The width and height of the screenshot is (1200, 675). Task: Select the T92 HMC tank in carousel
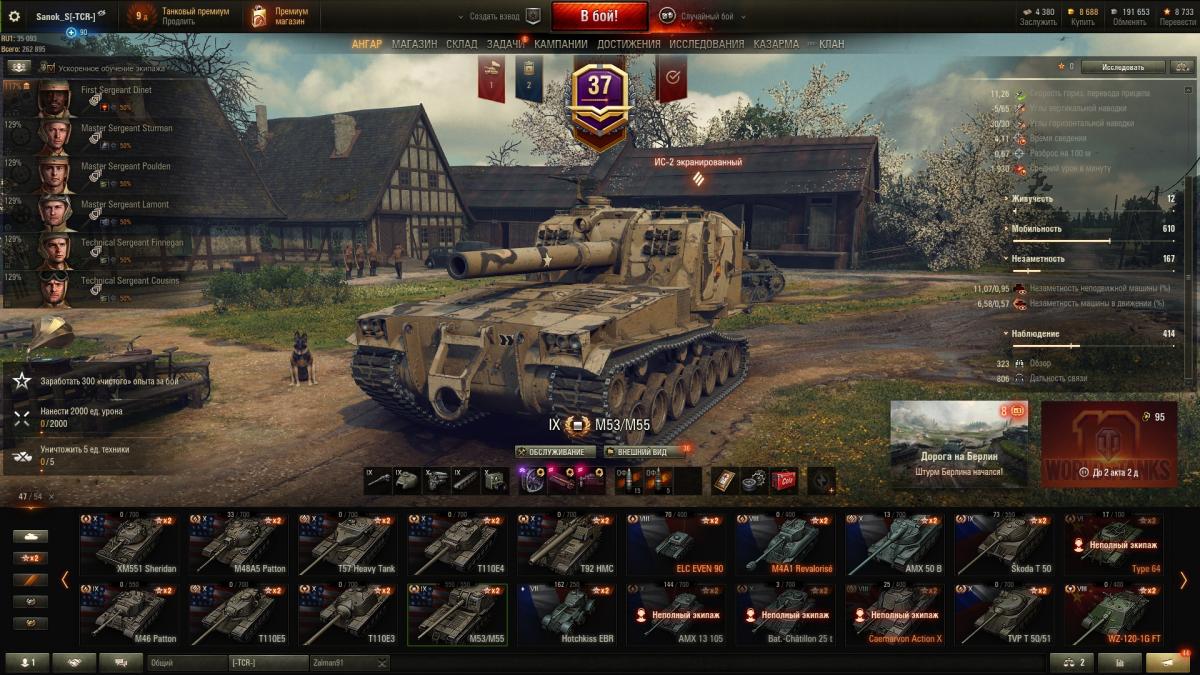[562, 545]
